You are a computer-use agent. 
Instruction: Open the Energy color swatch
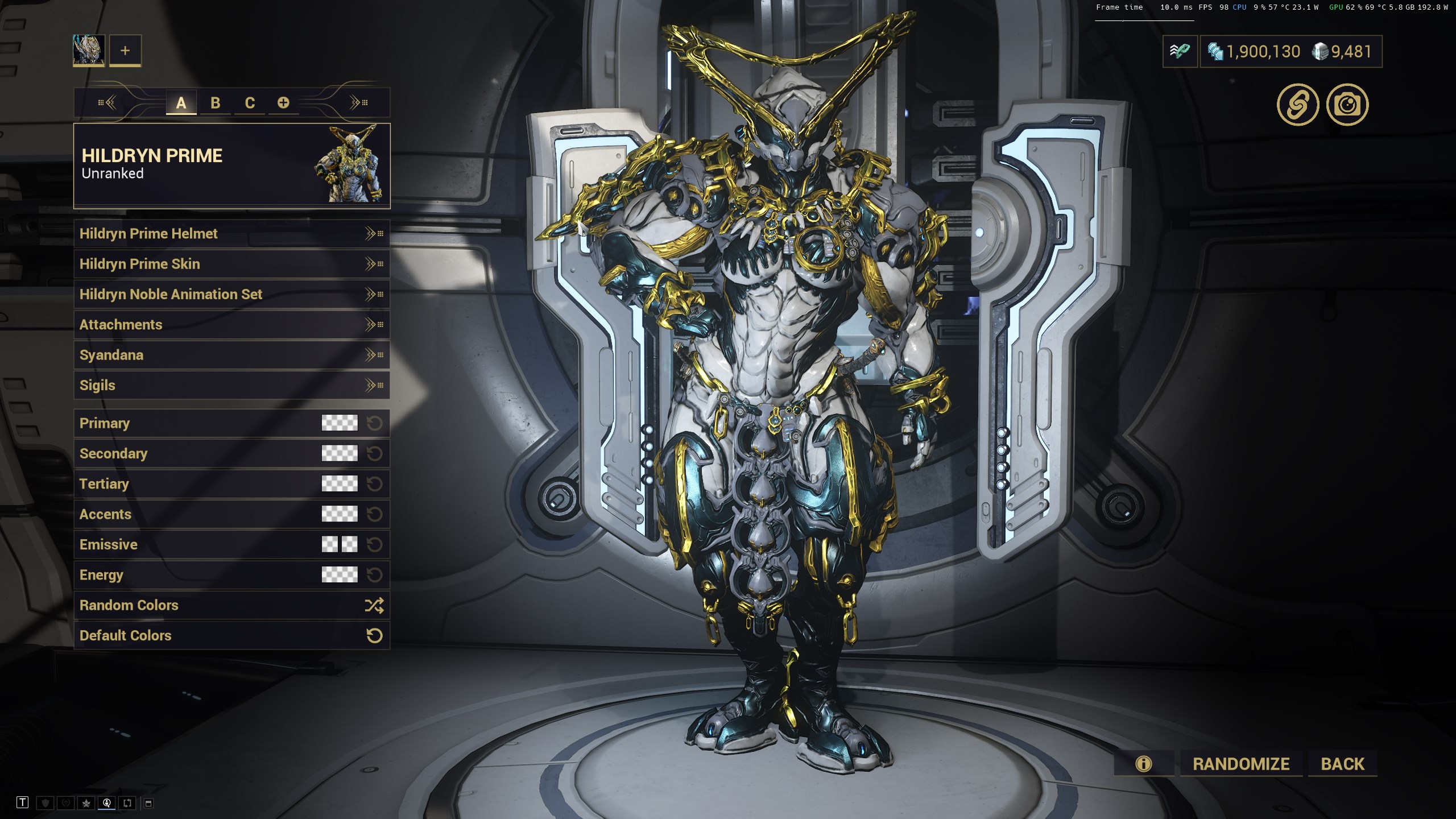tap(340, 574)
